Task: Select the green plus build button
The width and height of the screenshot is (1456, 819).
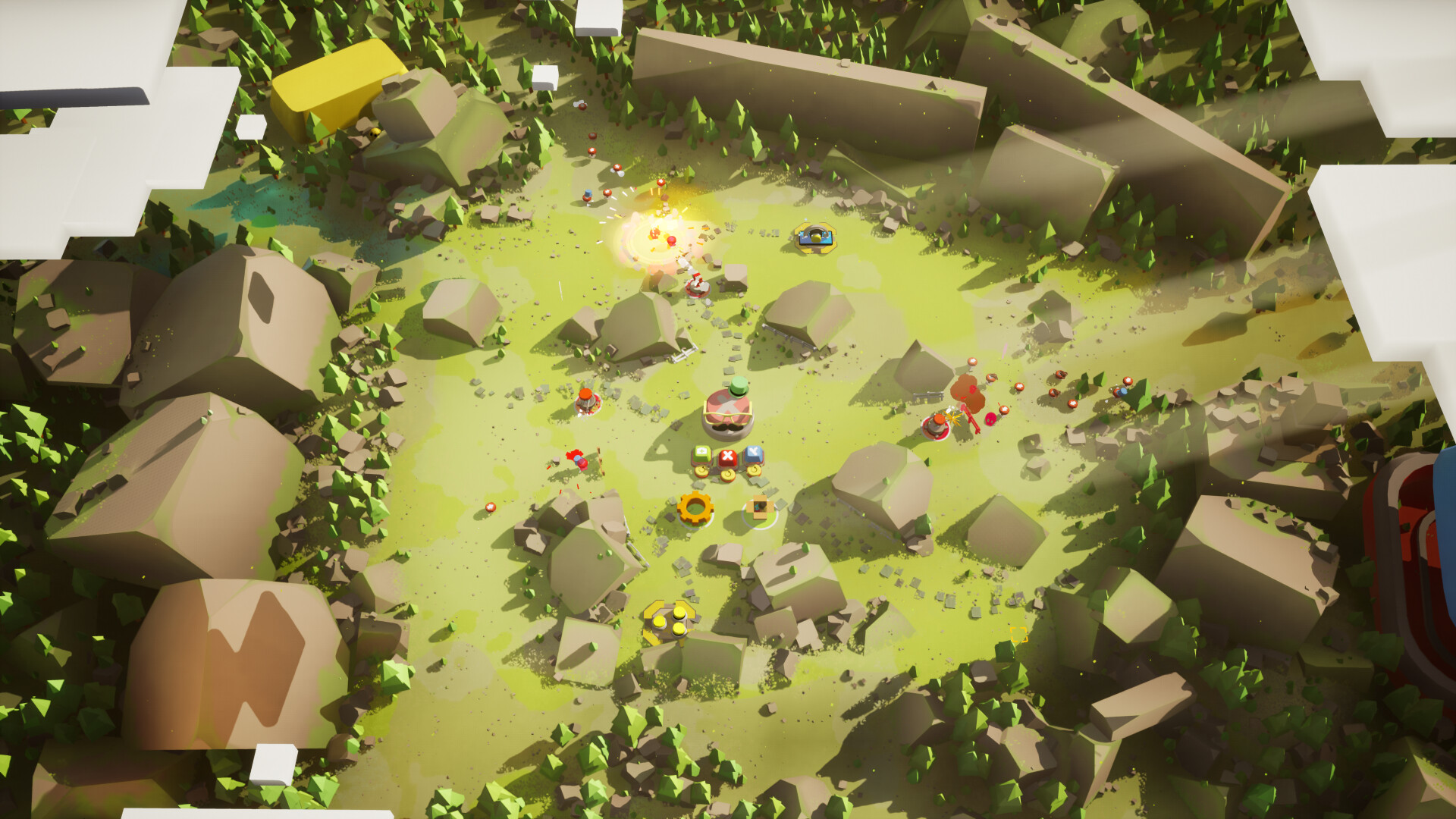Action: coord(702,453)
